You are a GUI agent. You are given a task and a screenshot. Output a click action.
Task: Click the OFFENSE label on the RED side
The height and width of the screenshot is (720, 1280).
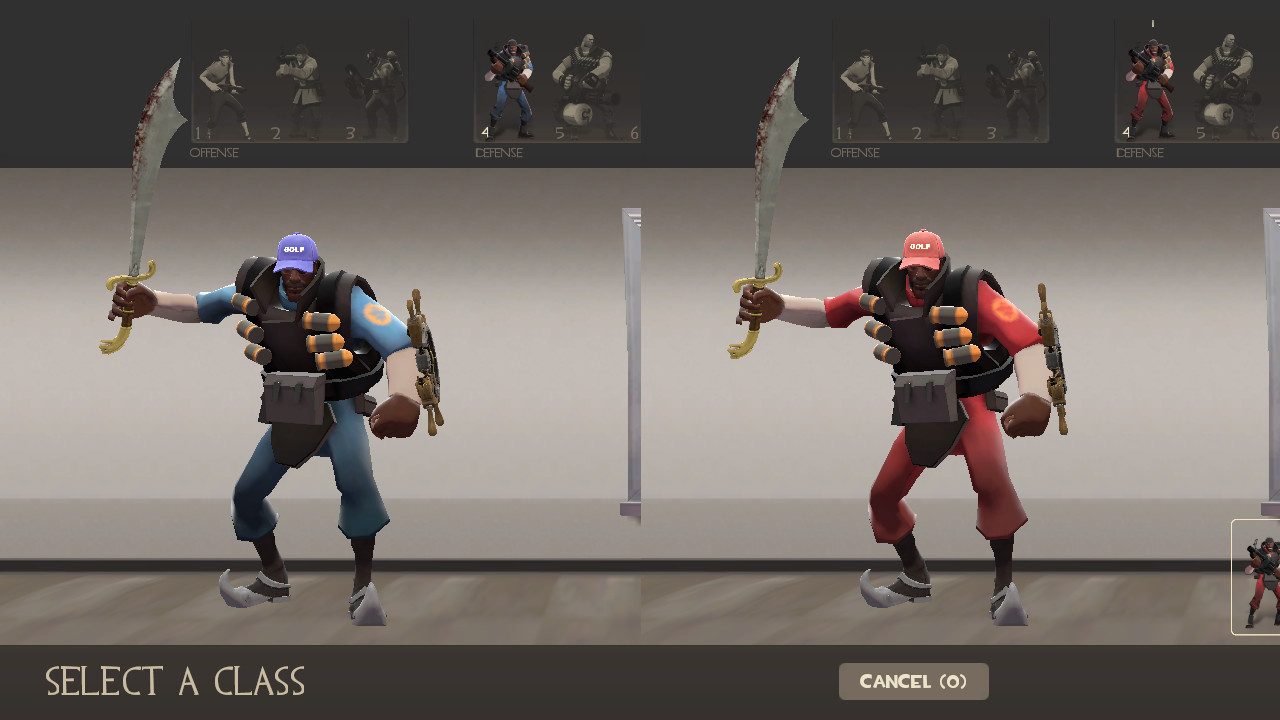(x=855, y=152)
